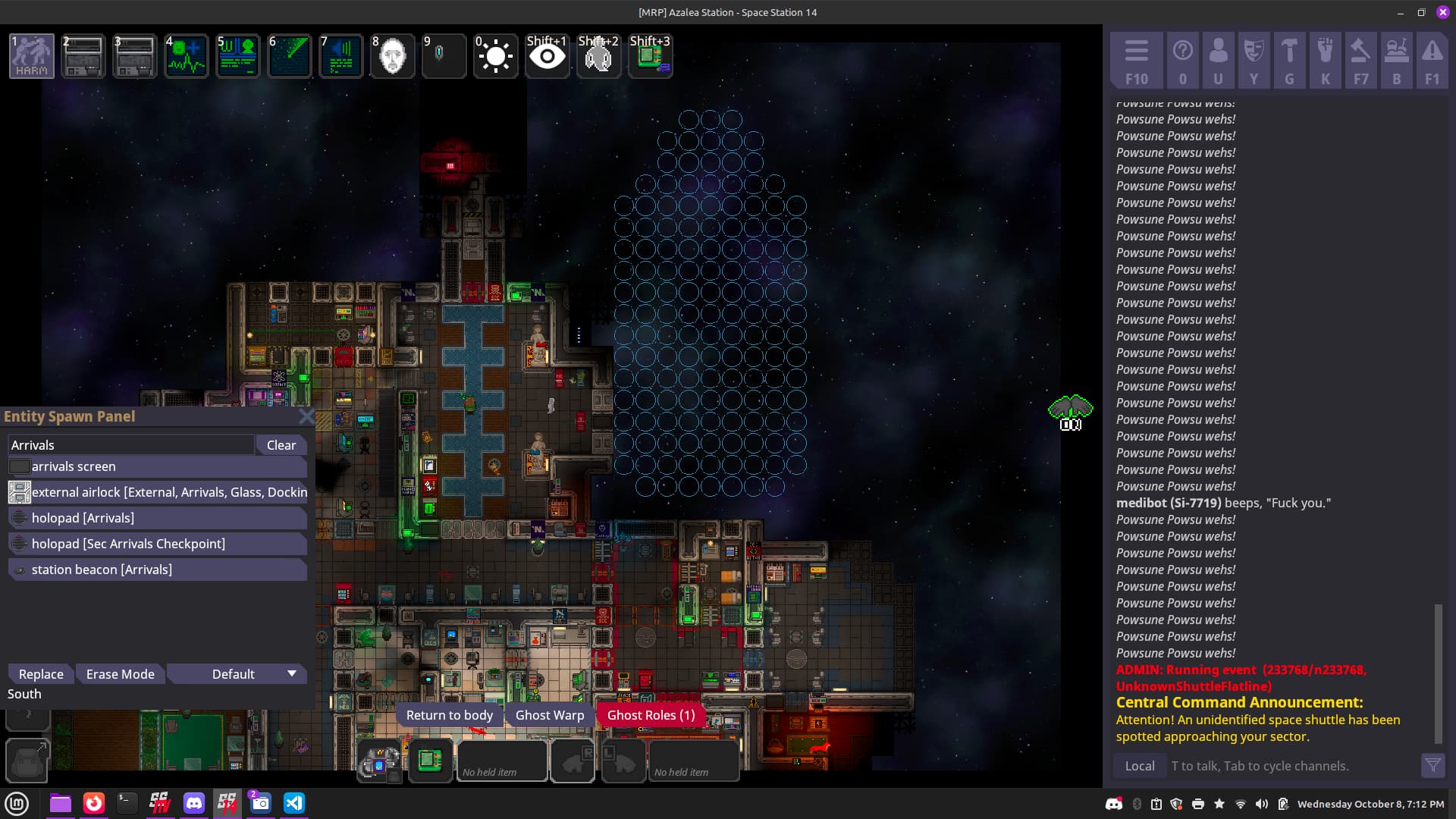
Task: Enable Erase Mode
Action: coord(120,674)
